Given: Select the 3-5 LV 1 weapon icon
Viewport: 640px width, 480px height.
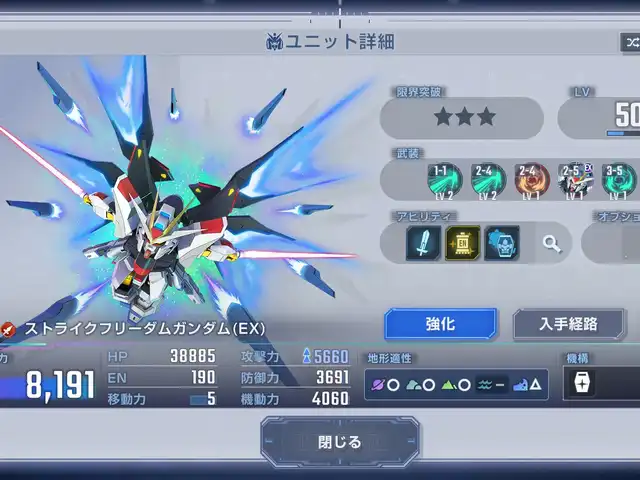Looking at the screenshot, I should [x=618, y=179].
